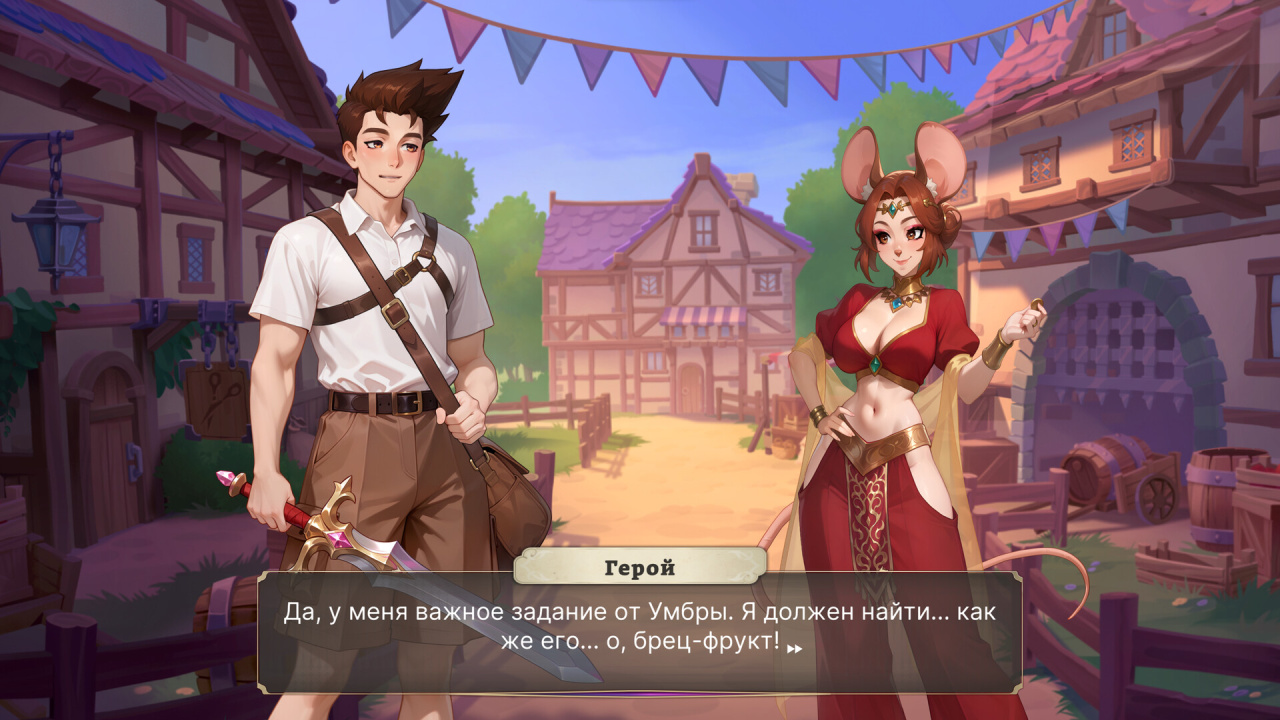Advance the dialogue by clicking the dialogue box

640,630
